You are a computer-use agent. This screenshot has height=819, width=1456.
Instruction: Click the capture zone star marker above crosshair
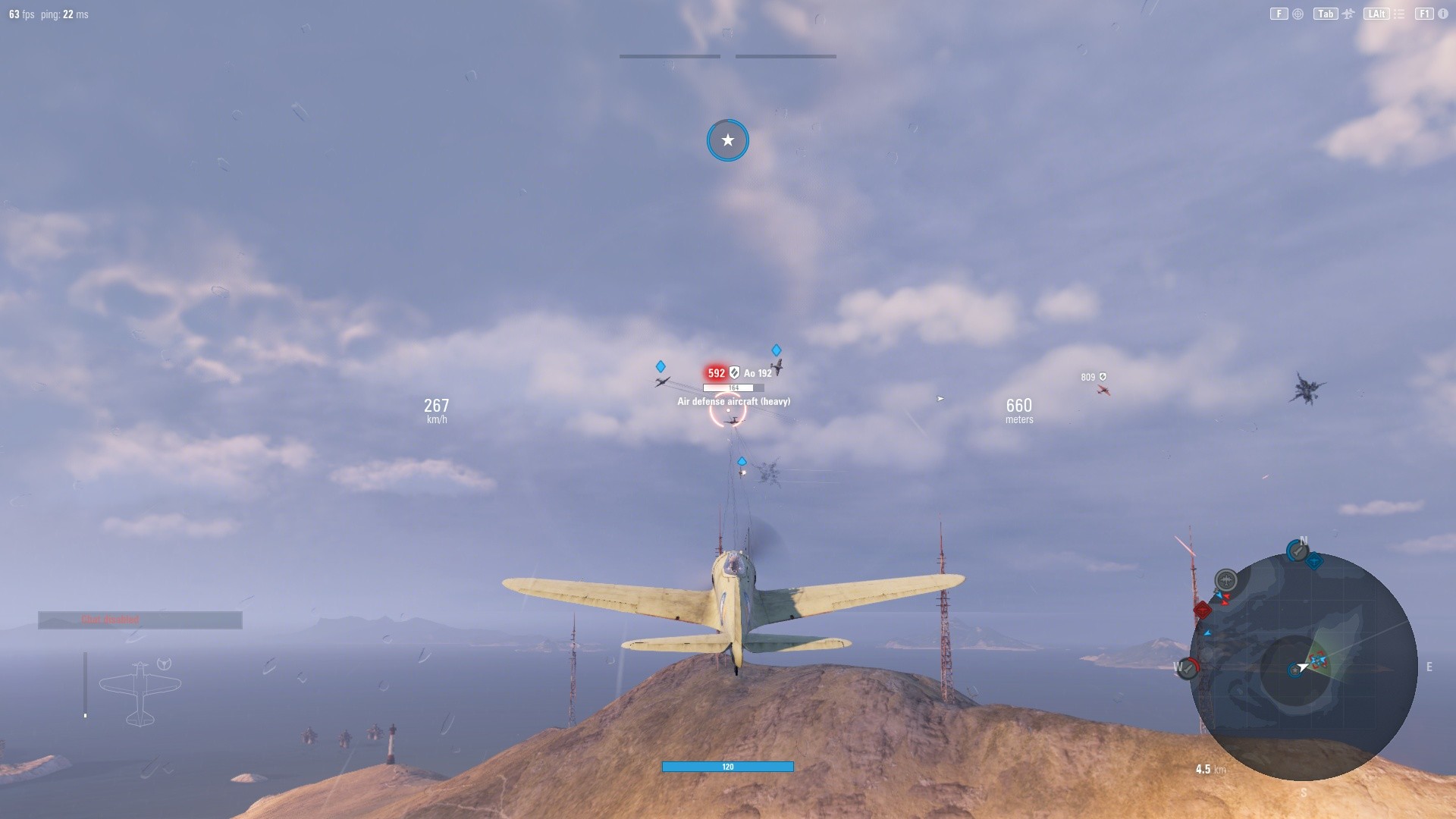click(x=728, y=140)
